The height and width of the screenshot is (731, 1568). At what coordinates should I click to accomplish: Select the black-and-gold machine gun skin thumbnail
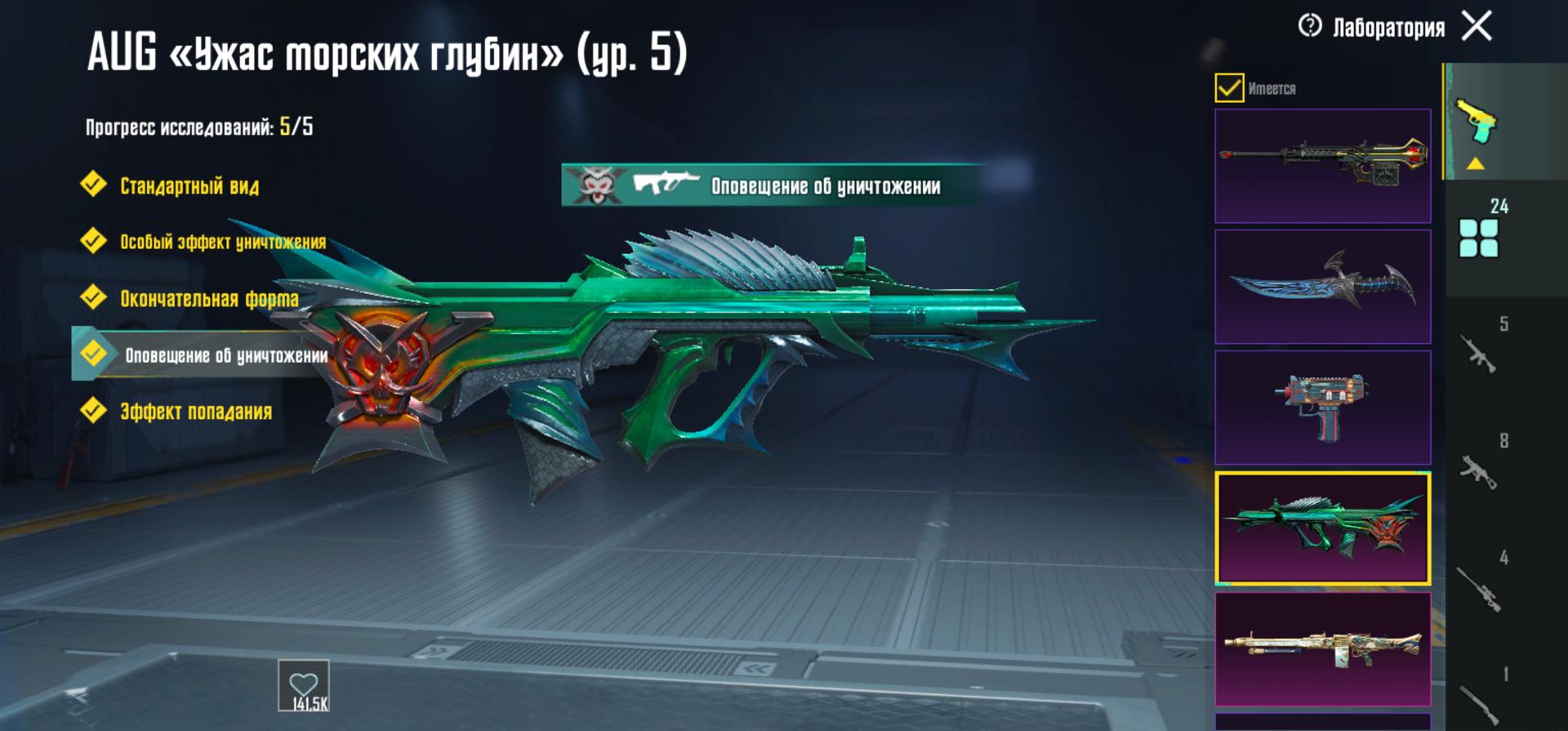tap(1322, 166)
